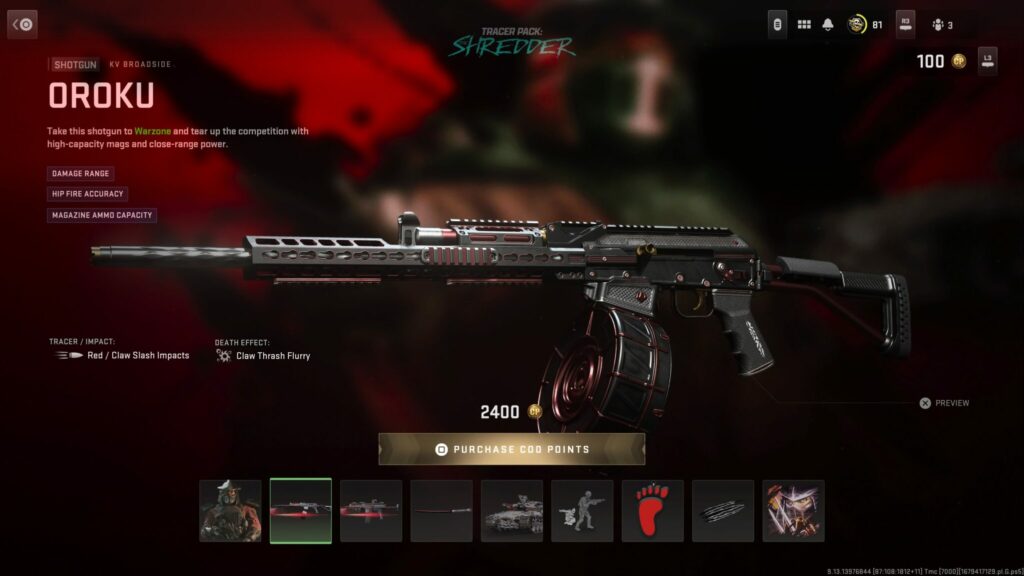Click the 100 COD Points balance coin

[958, 62]
